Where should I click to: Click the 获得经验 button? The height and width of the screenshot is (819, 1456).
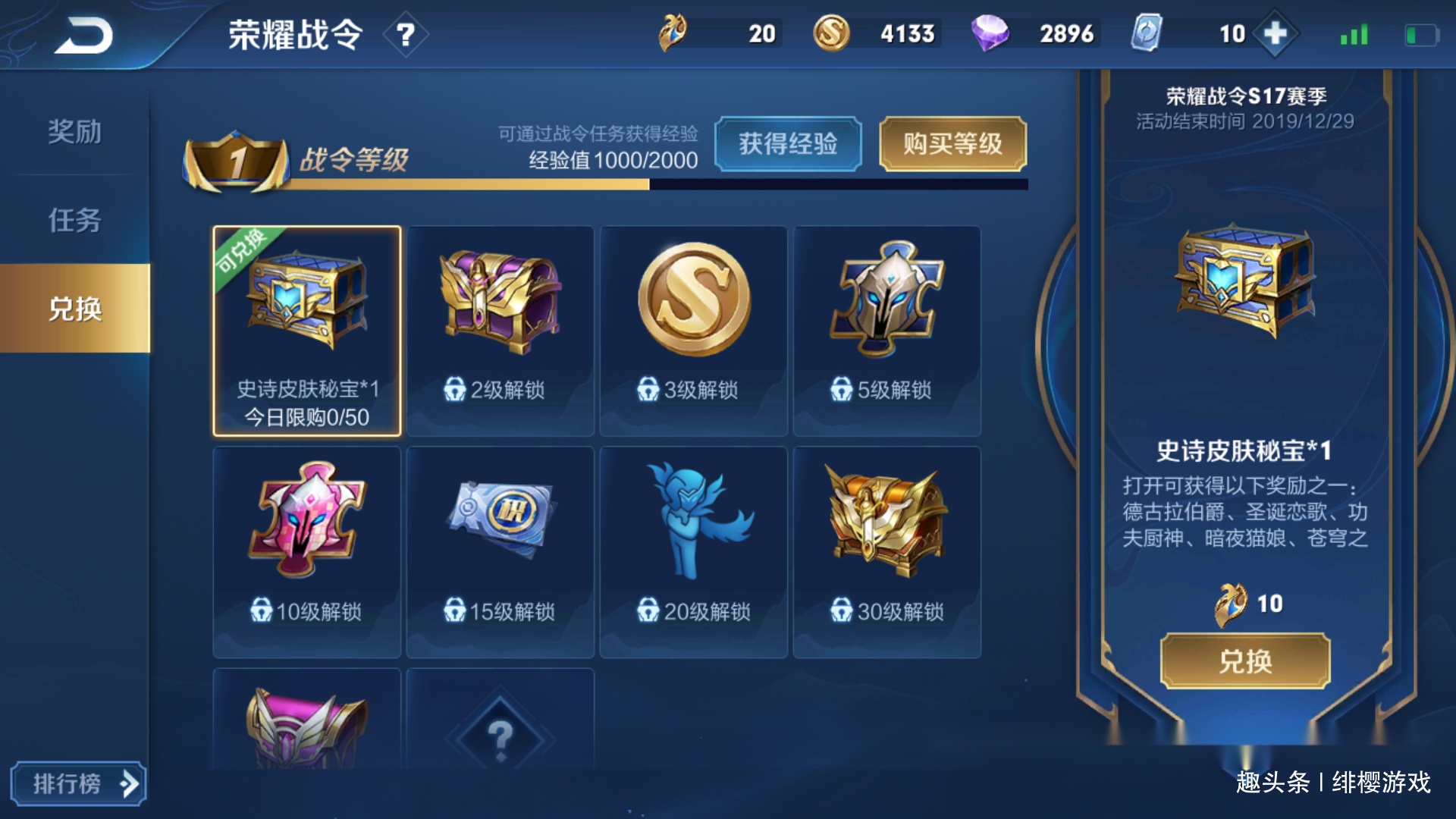click(x=787, y=144)
